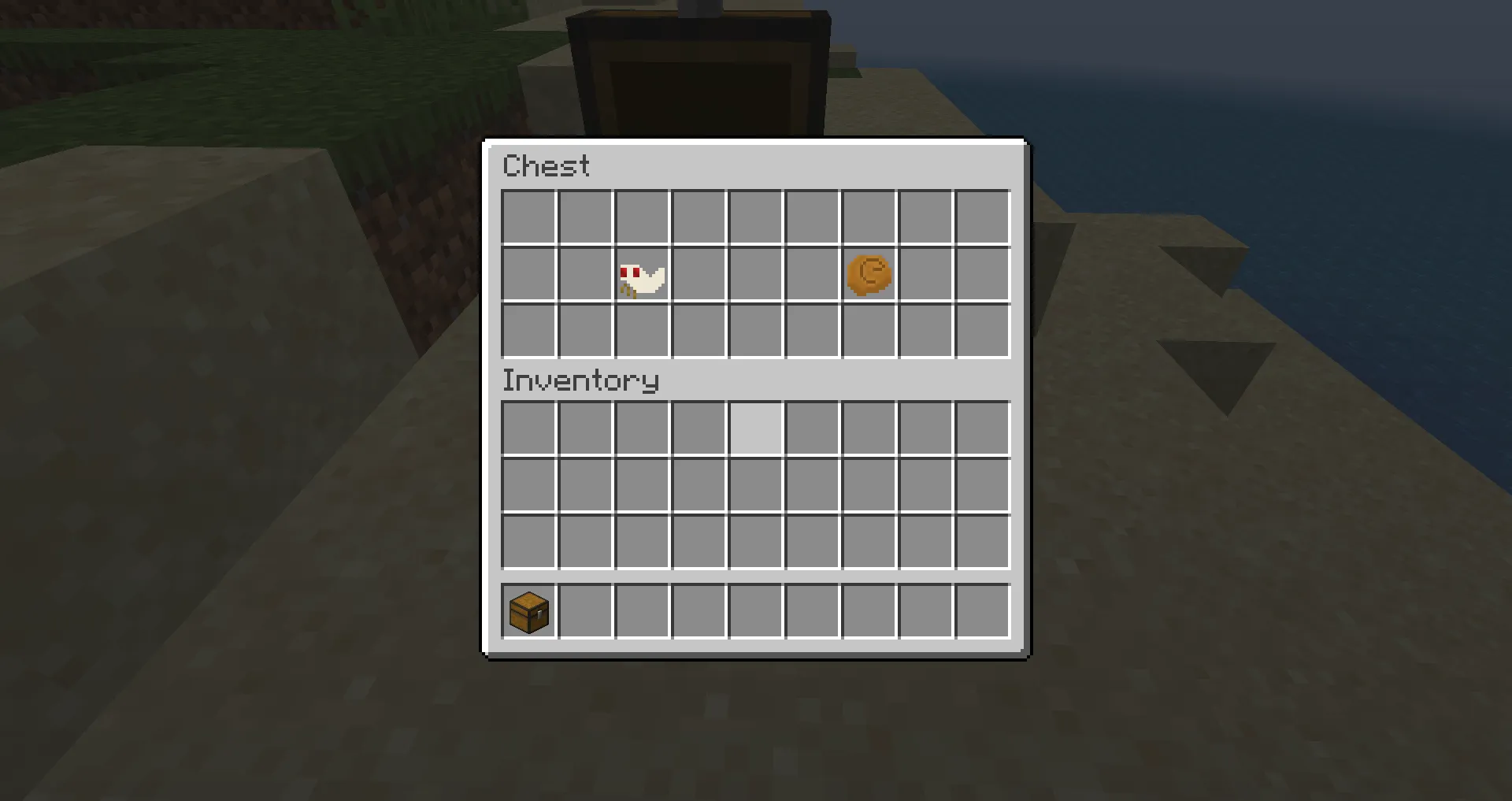Click the Chest title label
The height and width of the screenshot is (801, 1512).
(x=547, y=165)
